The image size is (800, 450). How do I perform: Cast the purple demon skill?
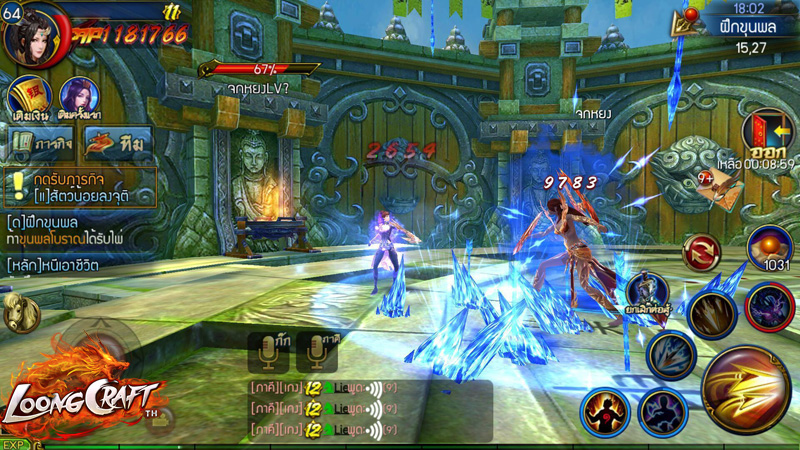[x=770, y=304]
